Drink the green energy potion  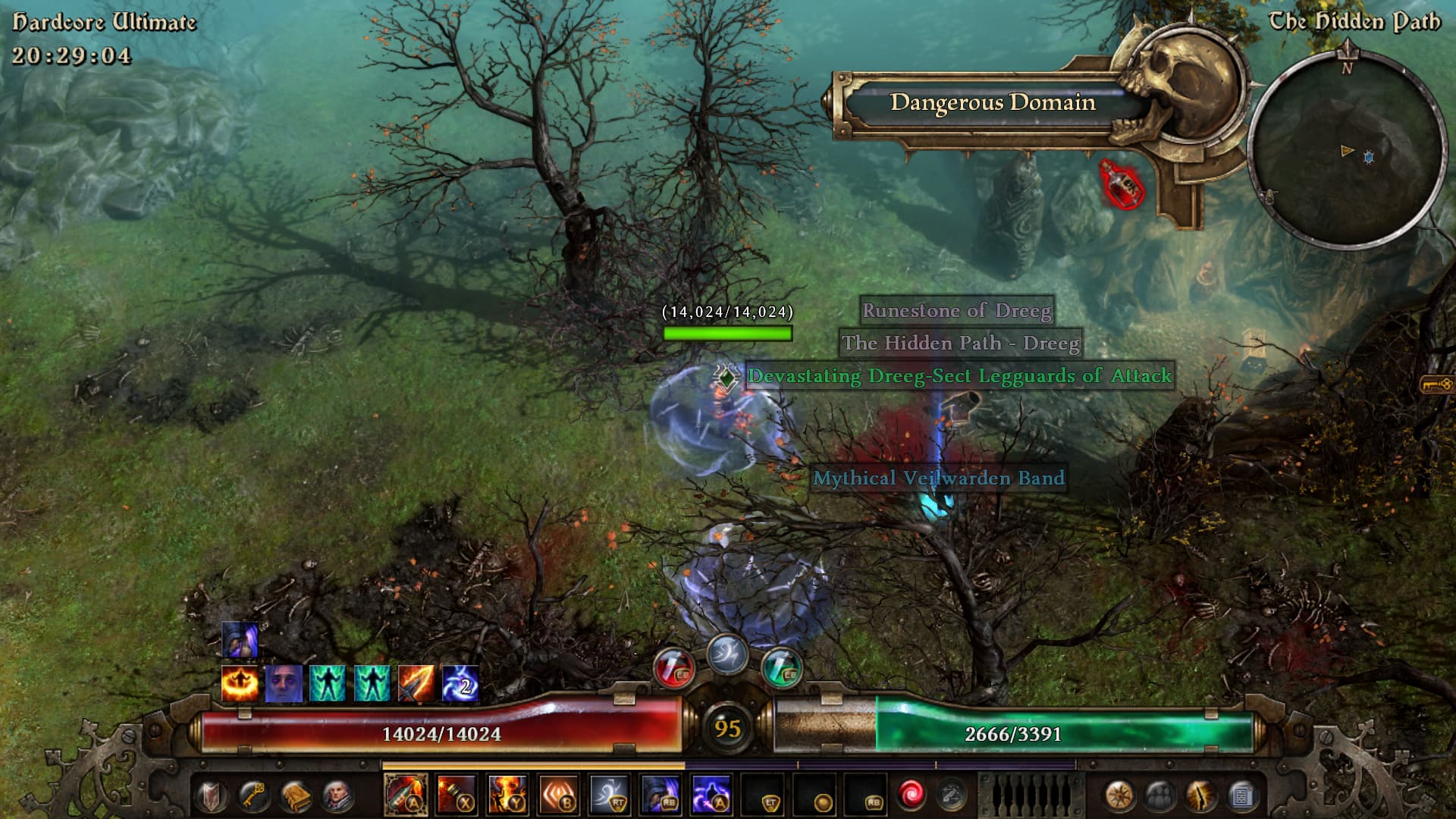(781, 669)
